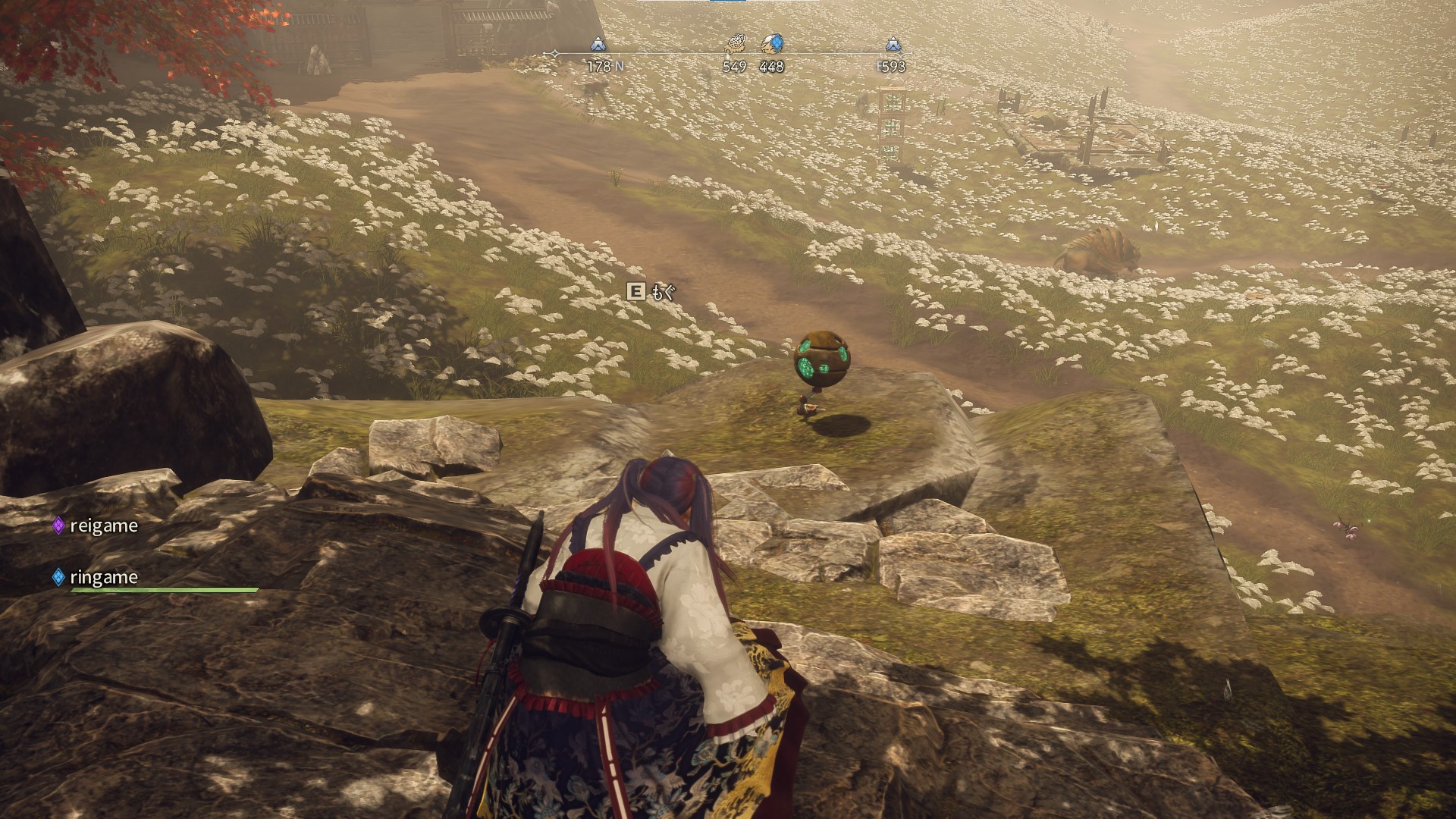Click the monster marker at distance 549

coord(735,44)
